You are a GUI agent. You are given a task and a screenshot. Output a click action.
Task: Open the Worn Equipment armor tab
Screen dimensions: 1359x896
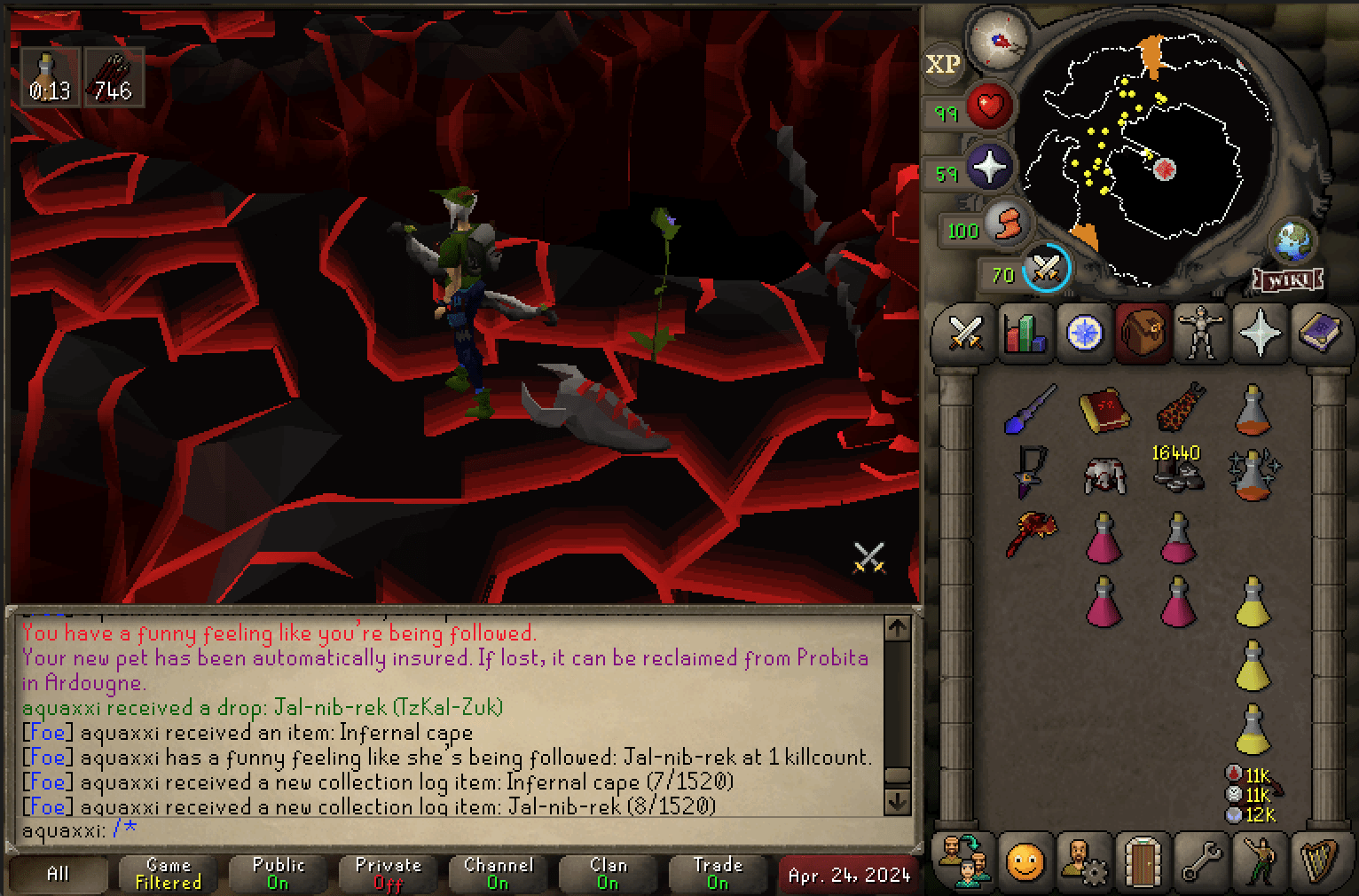click(x=1202, y=334)
